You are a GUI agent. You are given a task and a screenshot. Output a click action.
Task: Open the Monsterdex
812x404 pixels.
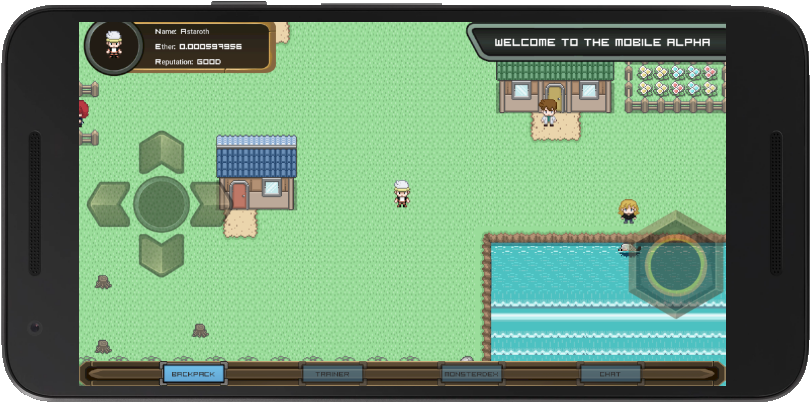tap(471, 374)
